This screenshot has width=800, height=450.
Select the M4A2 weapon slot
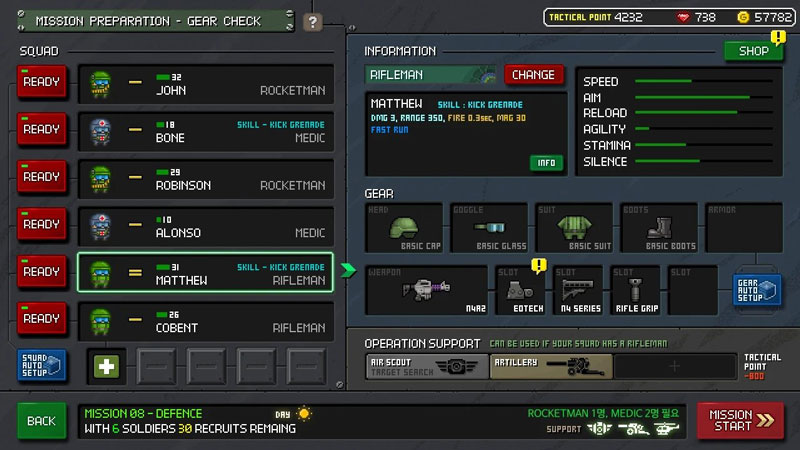click(426, 290)
